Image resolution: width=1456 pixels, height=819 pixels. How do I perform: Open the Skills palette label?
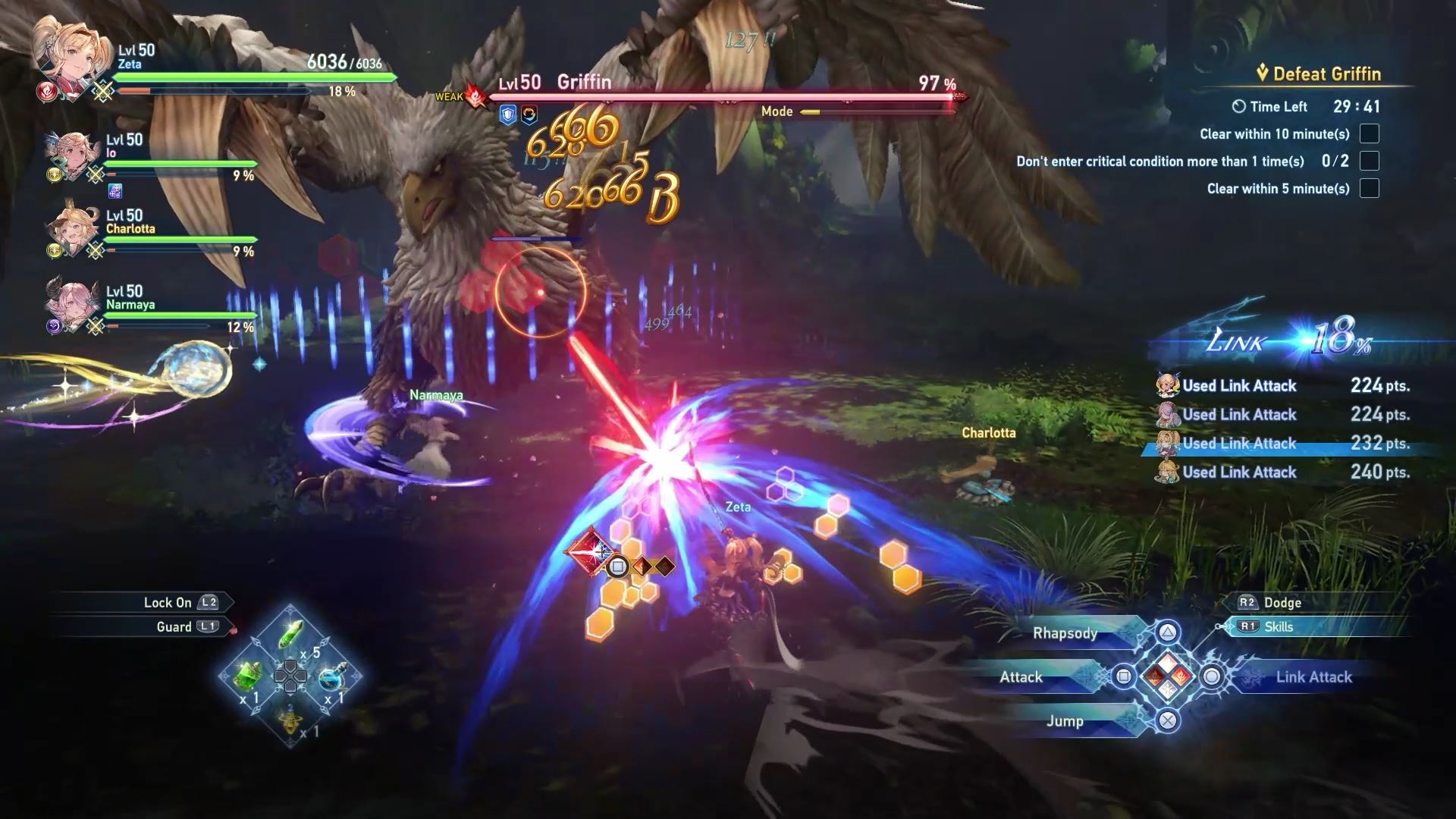1279,627
